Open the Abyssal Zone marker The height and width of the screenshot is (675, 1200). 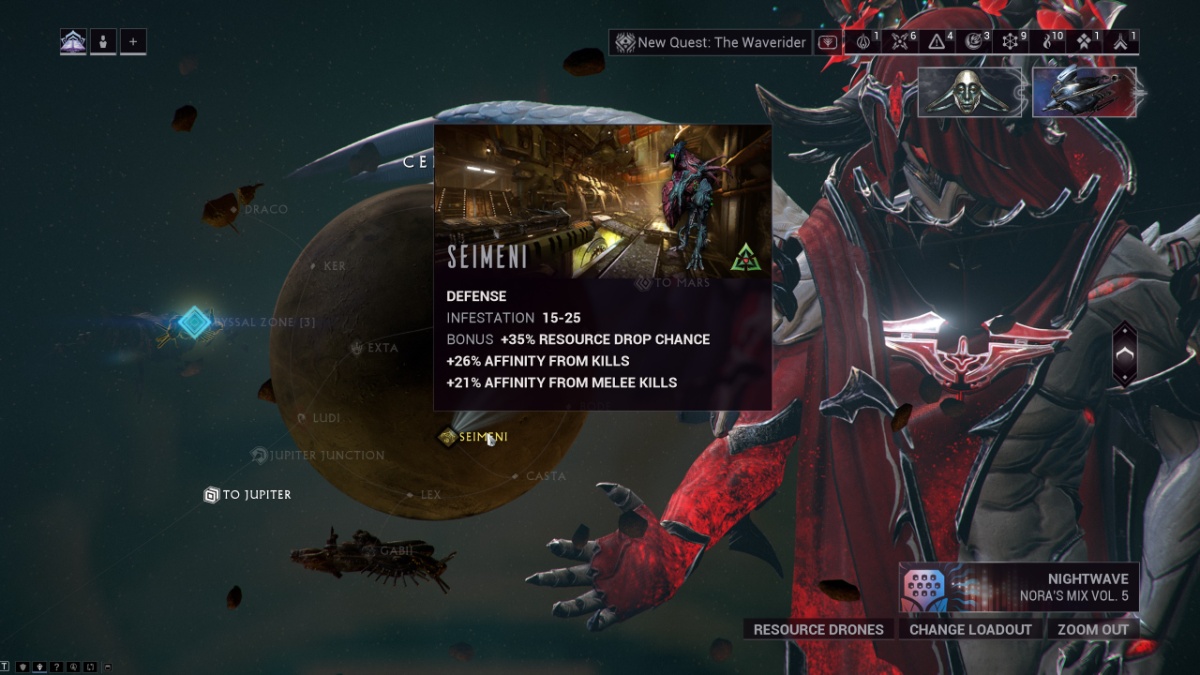click(x=195, y=322)
